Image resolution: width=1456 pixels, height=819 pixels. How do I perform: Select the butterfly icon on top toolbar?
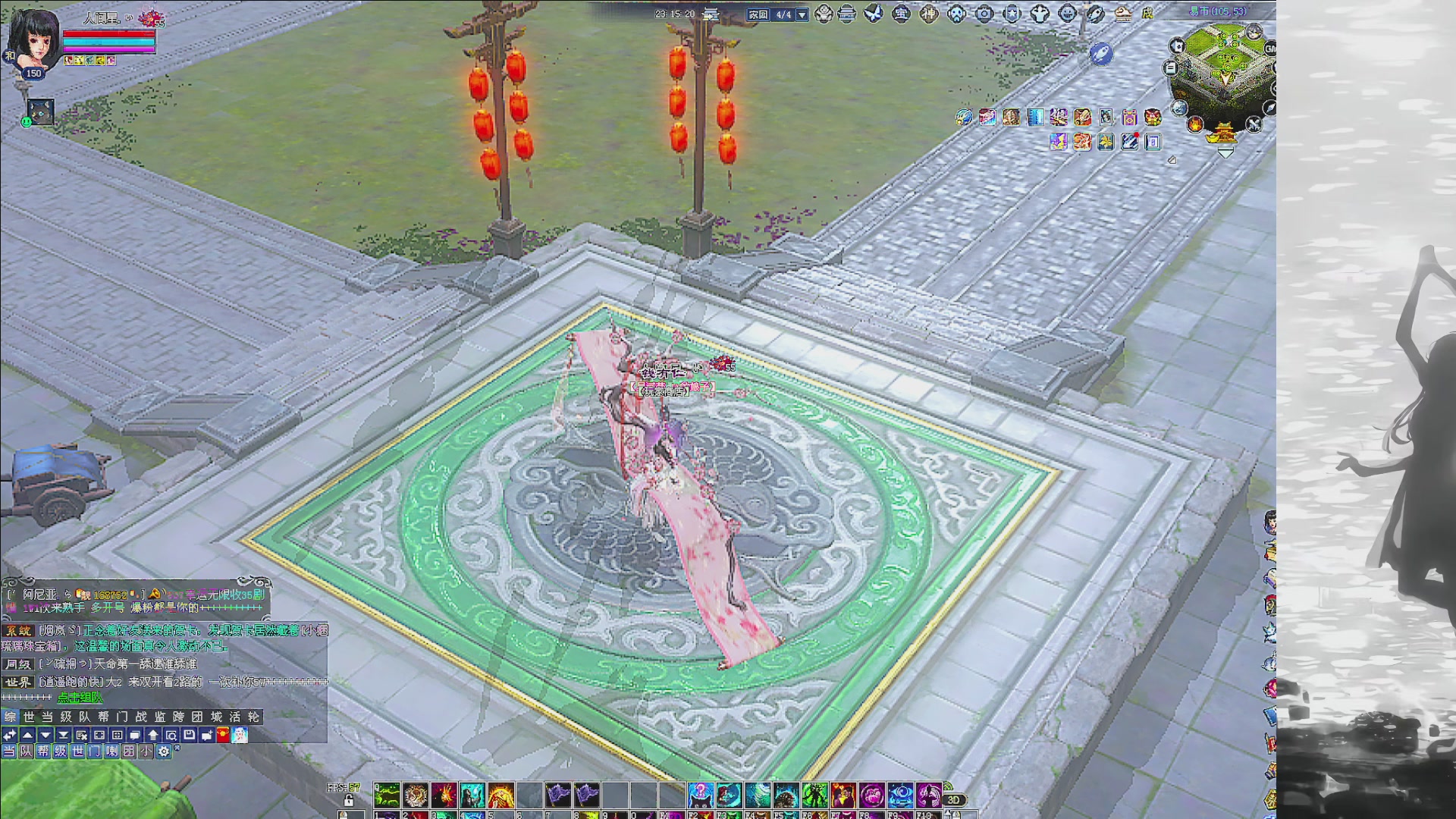point(873,14)
